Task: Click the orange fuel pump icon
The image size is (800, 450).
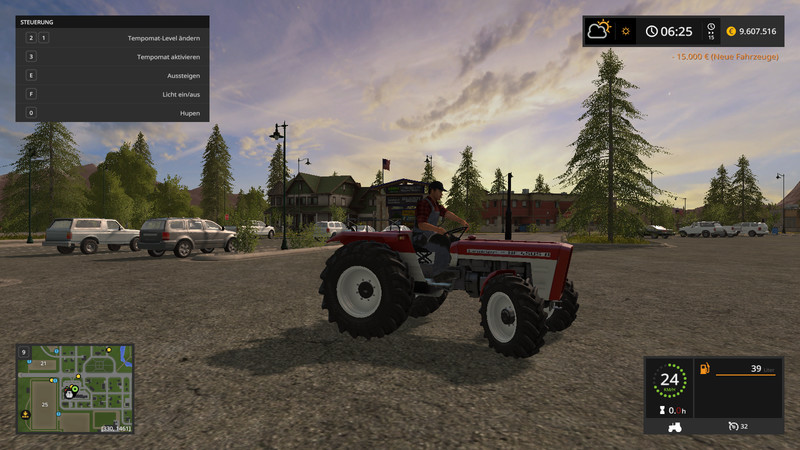Action: click(704, 369)
